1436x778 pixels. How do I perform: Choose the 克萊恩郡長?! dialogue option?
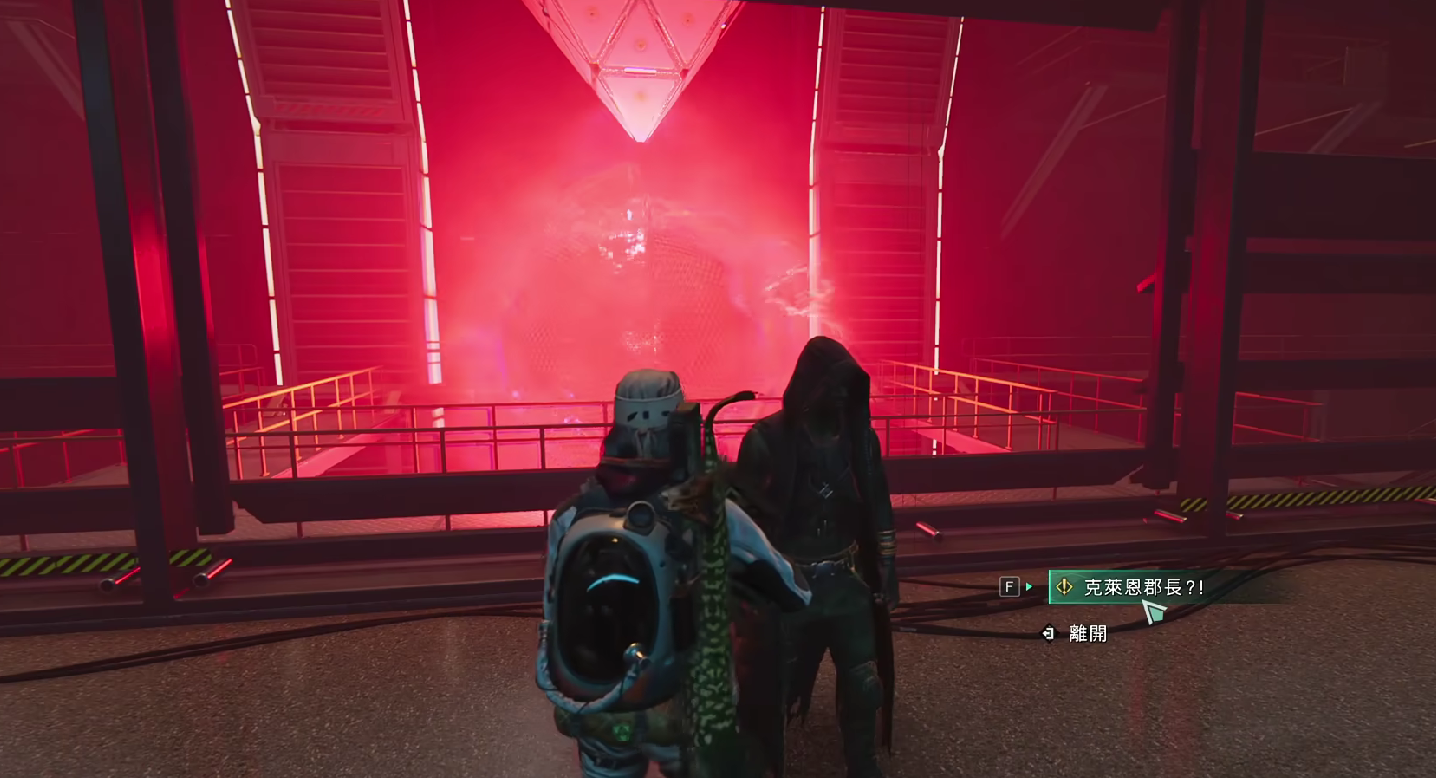tap(1143, 588)
